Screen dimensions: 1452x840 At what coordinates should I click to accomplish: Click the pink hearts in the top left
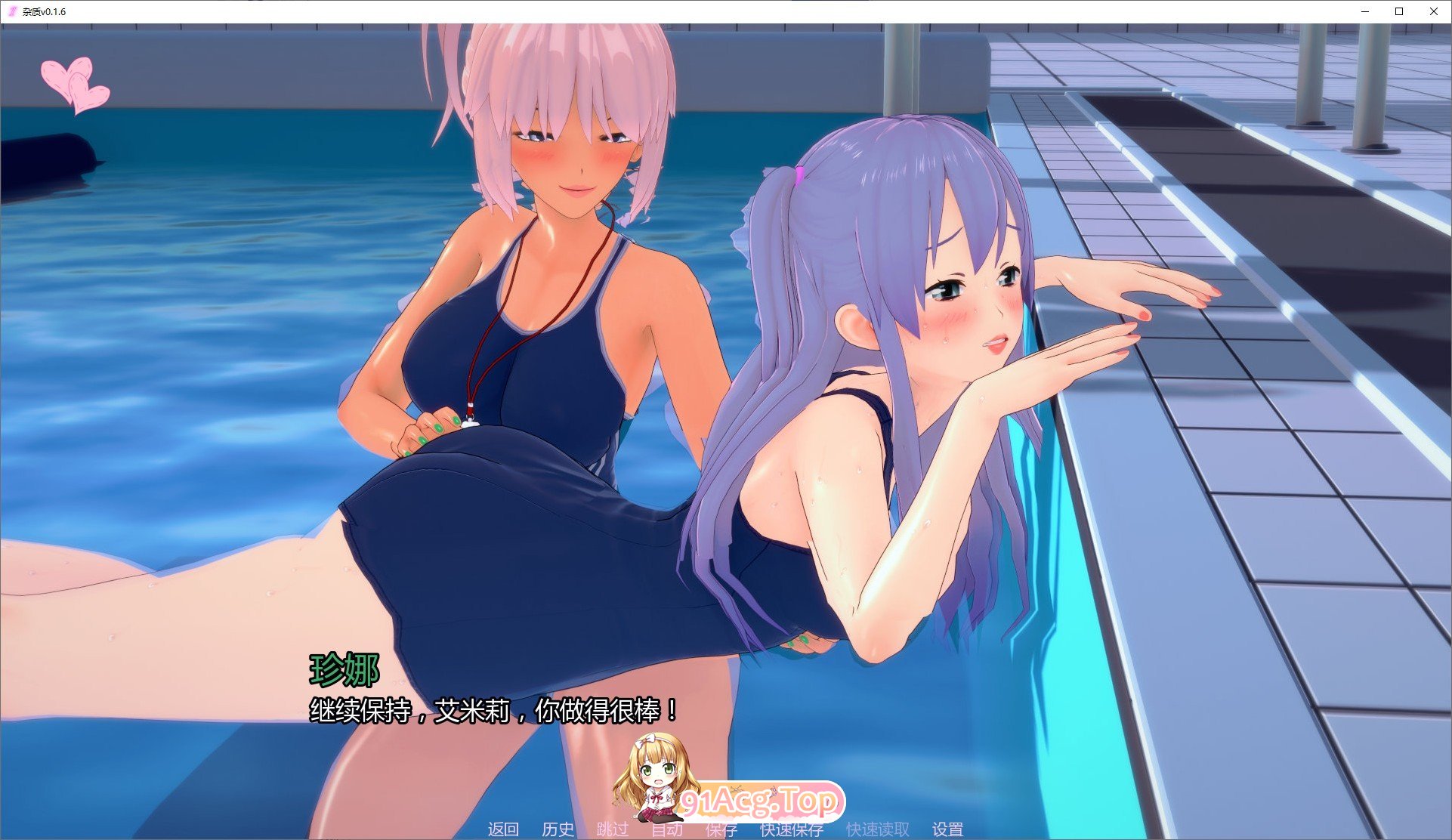click(x=76, y=83)
